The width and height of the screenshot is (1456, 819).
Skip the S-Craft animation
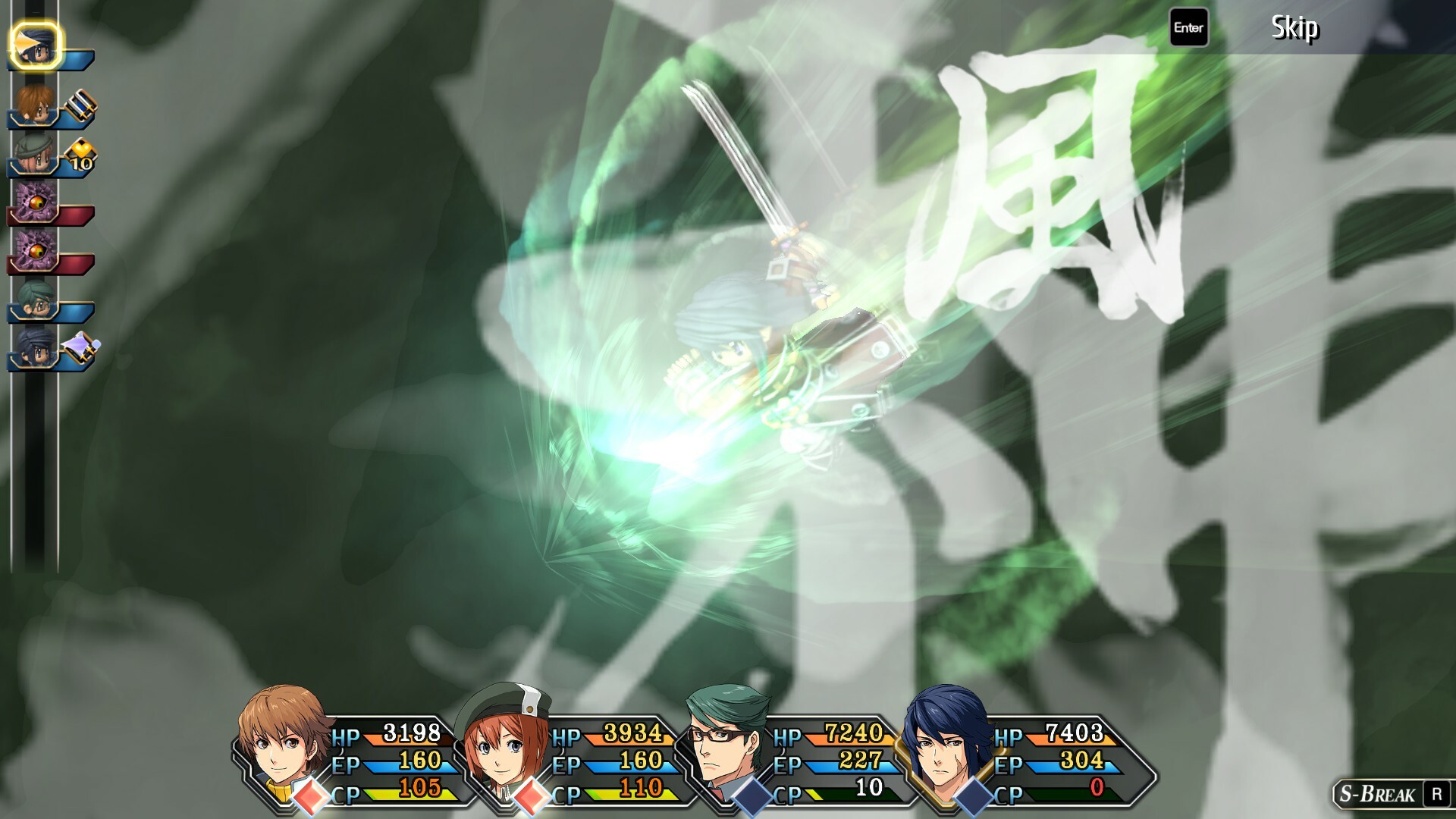(1294, 28)
